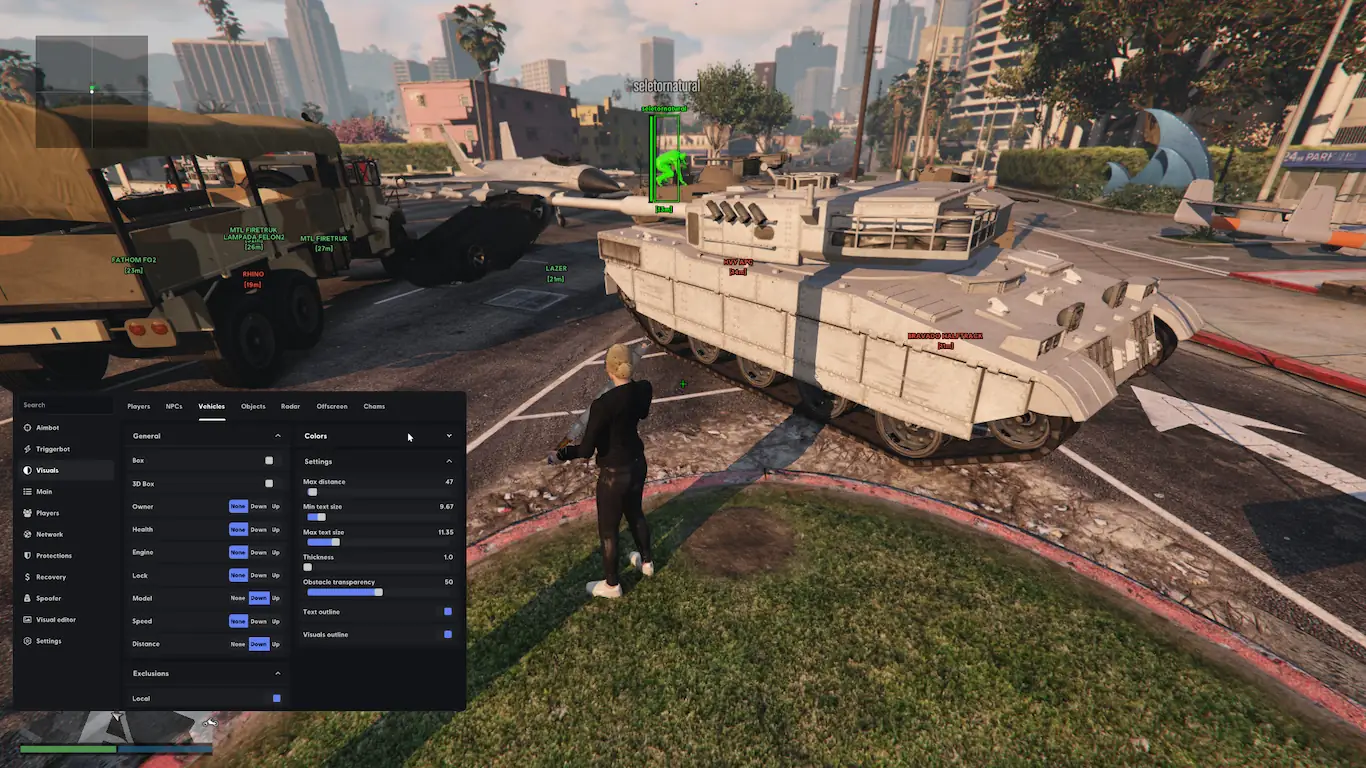Viewport: 1366px width, 768px height.
Task: Toggle the 3D Box checkbox
Action: coord(269,484)
